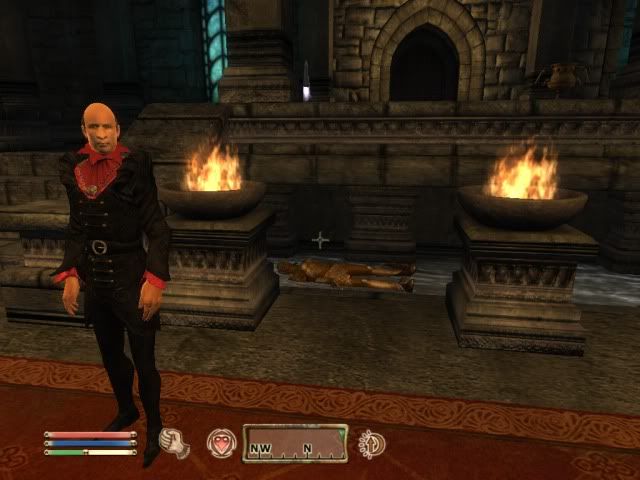Click the compass bar showing NW and N
The width and height of the screenshot is (640, 480).
coord(295,443)
